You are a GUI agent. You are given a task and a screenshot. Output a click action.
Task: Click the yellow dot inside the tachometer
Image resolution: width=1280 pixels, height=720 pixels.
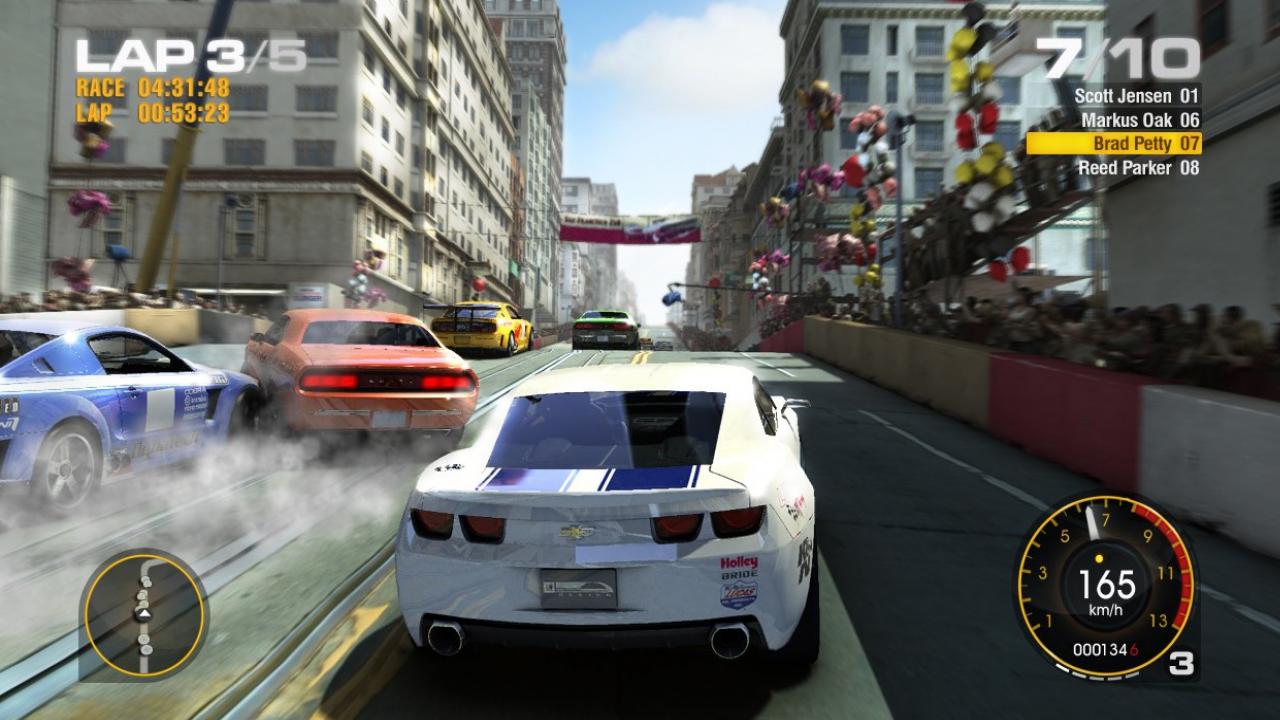tap(1099, 558)
